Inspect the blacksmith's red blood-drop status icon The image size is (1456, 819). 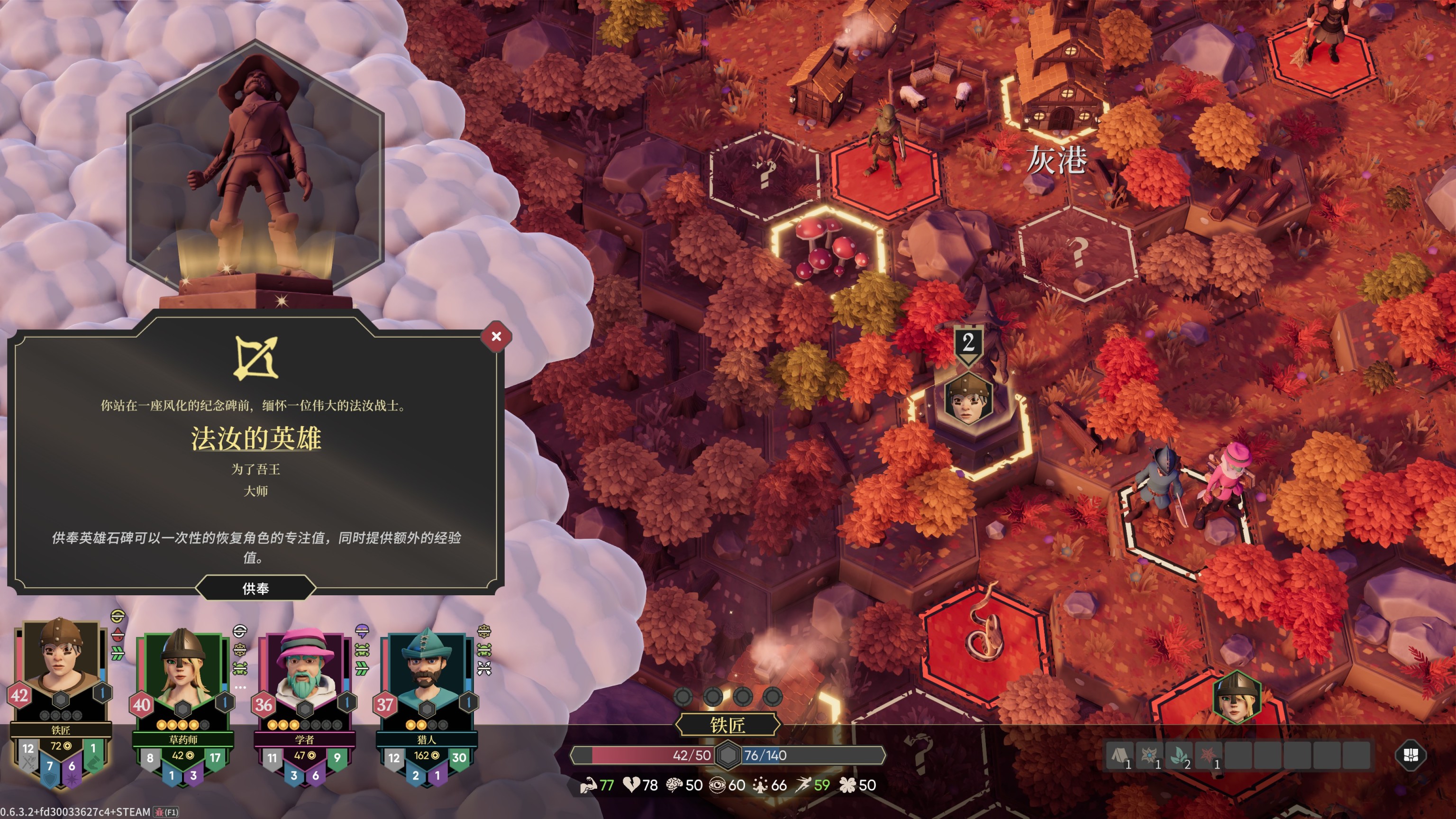pyautogui.click(x=118, y=634)
